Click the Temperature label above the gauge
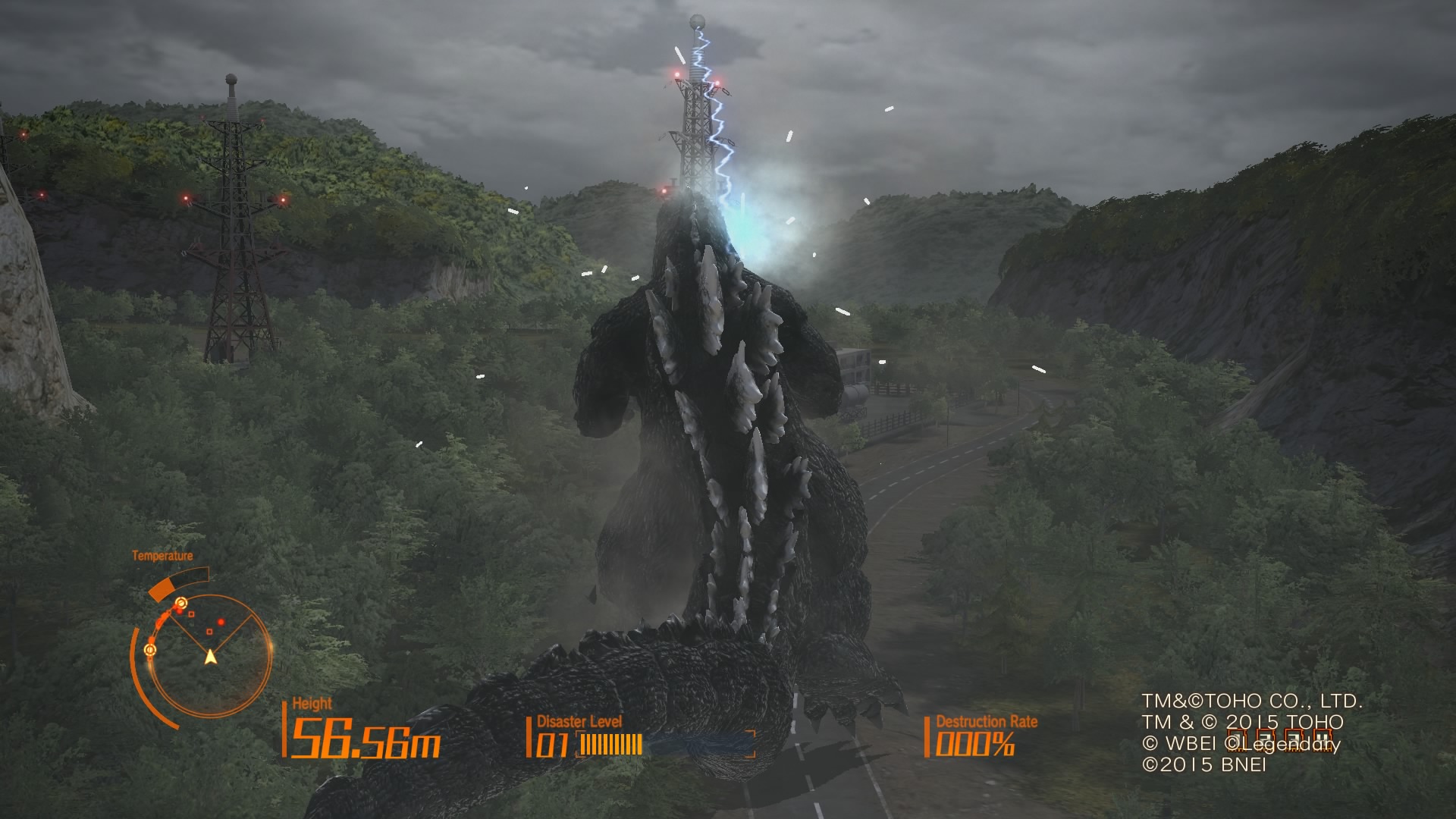Viewport: 1456px width, 819px height. (165, 555)
